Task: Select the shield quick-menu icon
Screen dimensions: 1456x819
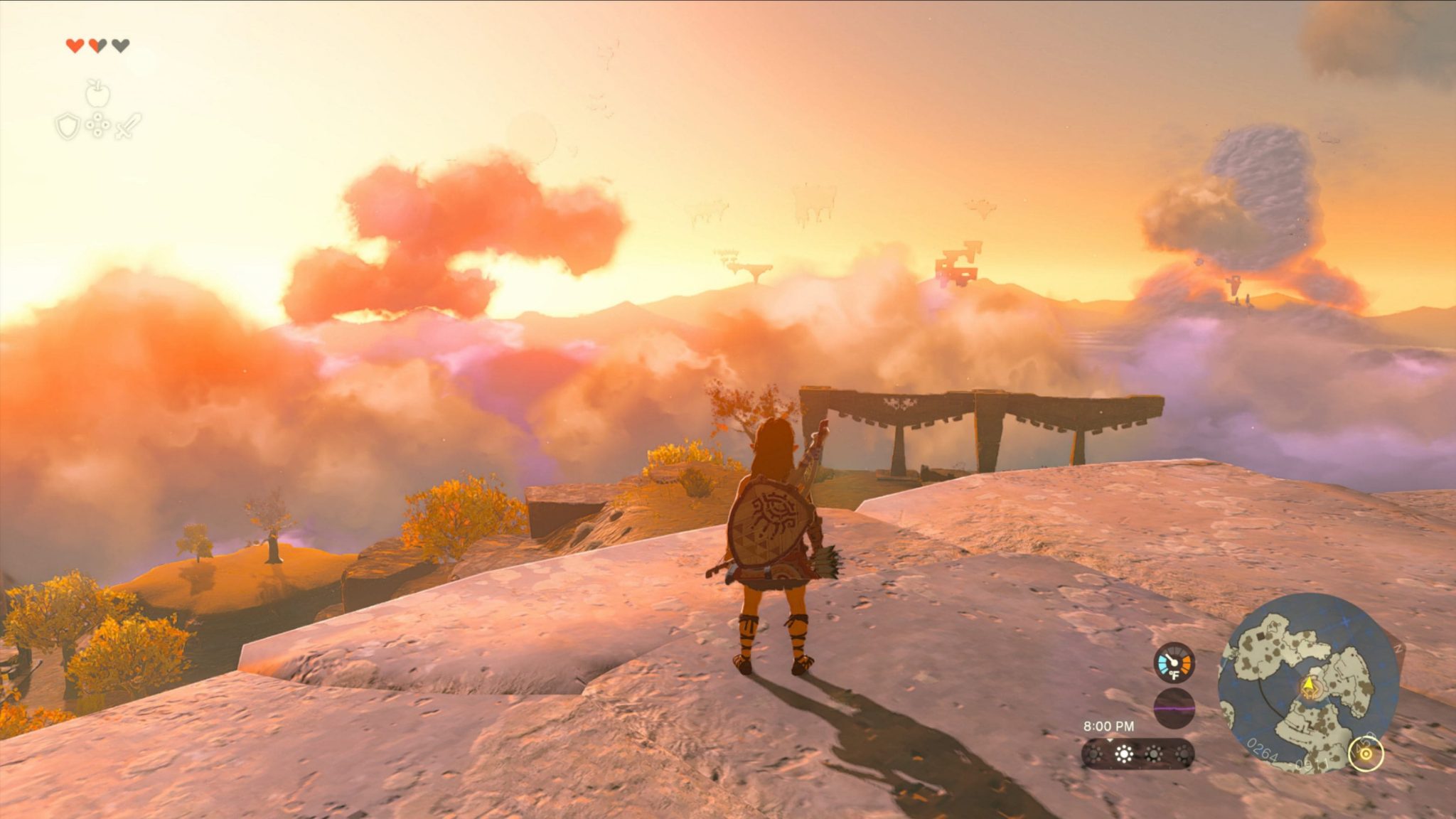Action: click(68, 127)
